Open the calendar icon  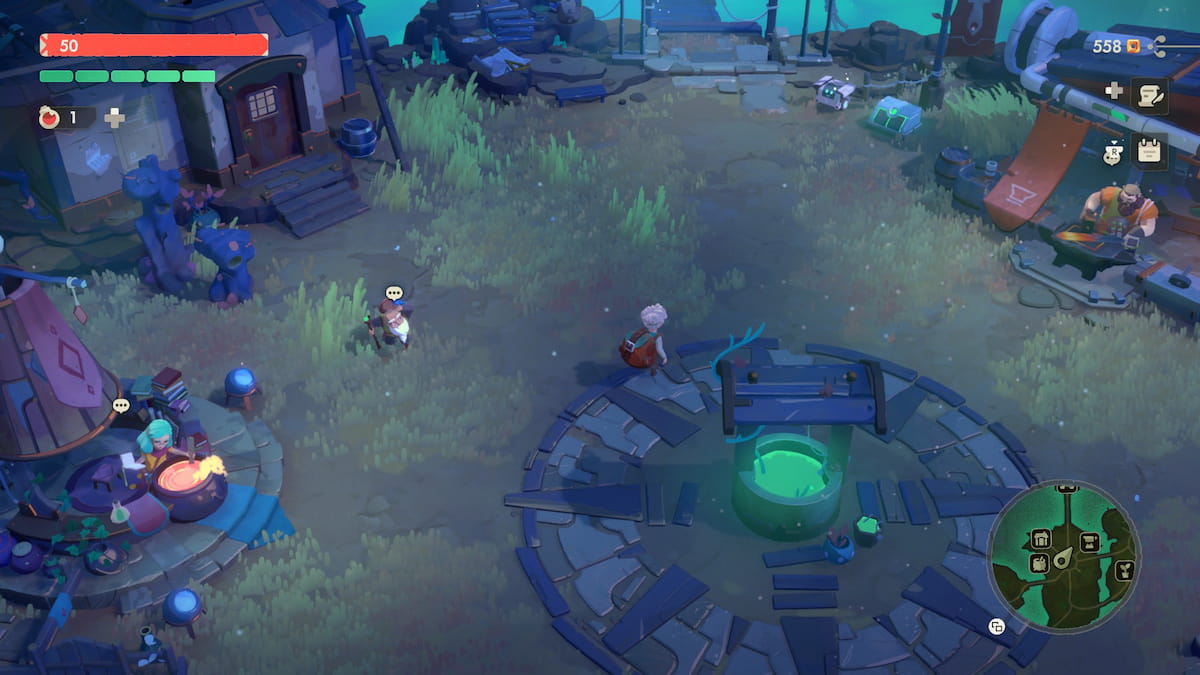(1150, 151)
